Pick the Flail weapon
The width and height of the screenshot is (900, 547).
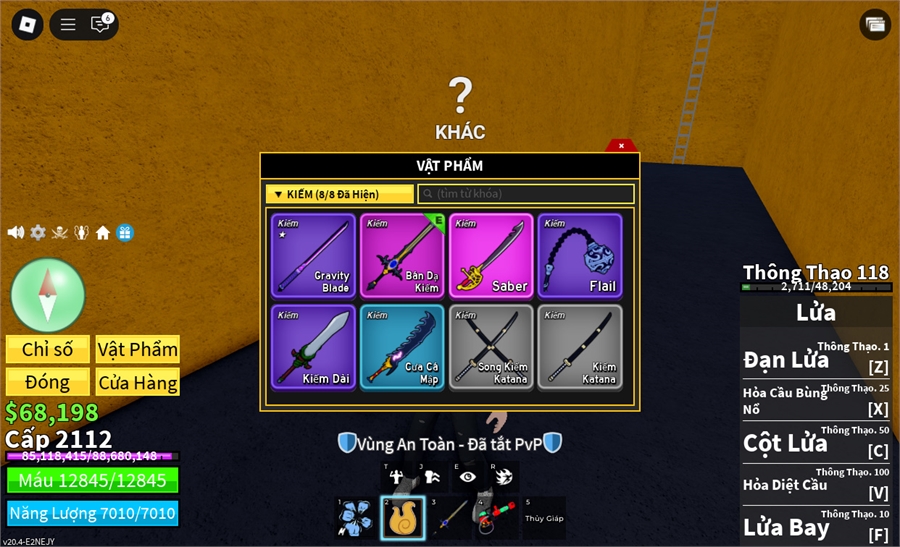point(580,256)
